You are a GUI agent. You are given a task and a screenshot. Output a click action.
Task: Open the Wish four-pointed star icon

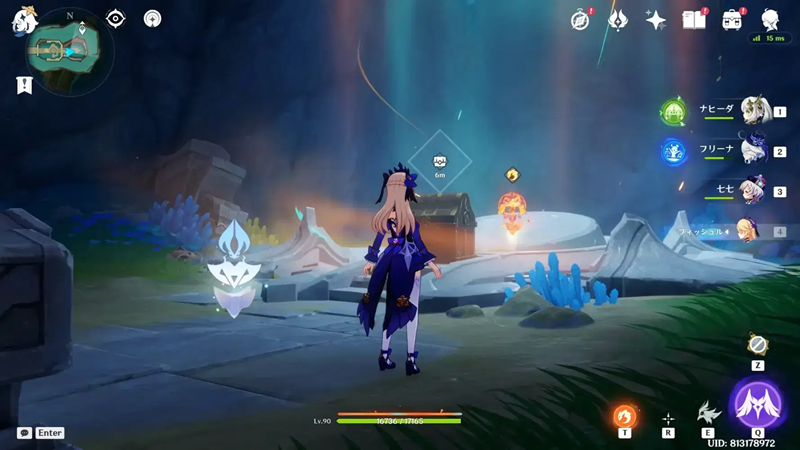[x=656, y=20]
